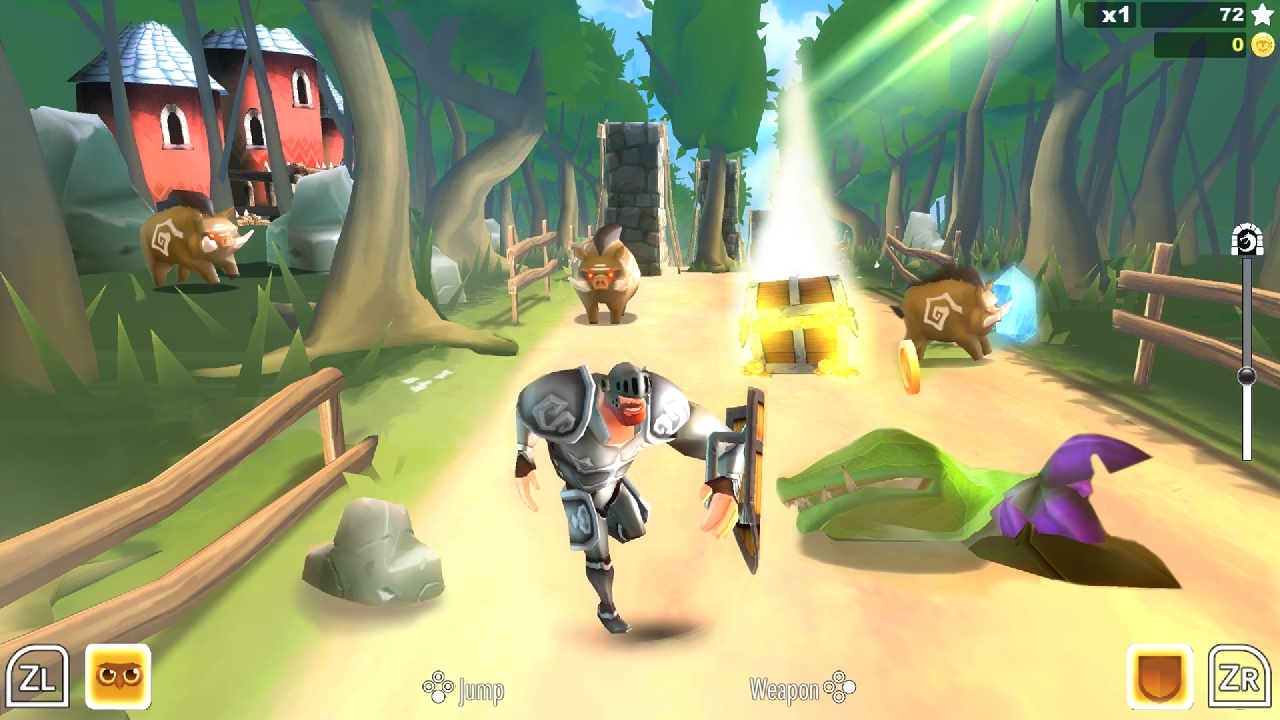
Task: Click the progress marker on the level slider
Action: tap(1245, 375)
